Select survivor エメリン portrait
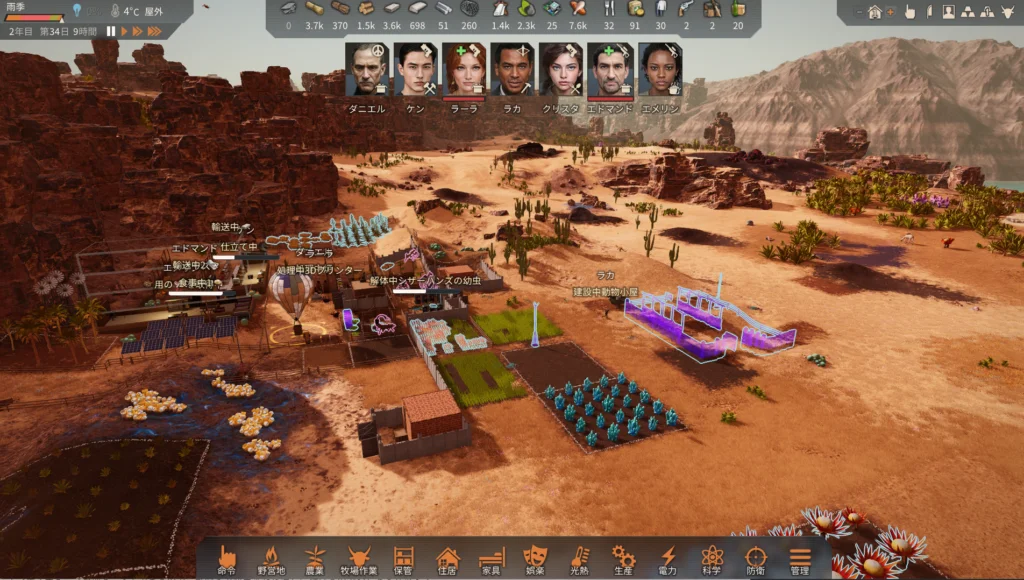This screenshot has width=1024, height=580. [659, 70]
